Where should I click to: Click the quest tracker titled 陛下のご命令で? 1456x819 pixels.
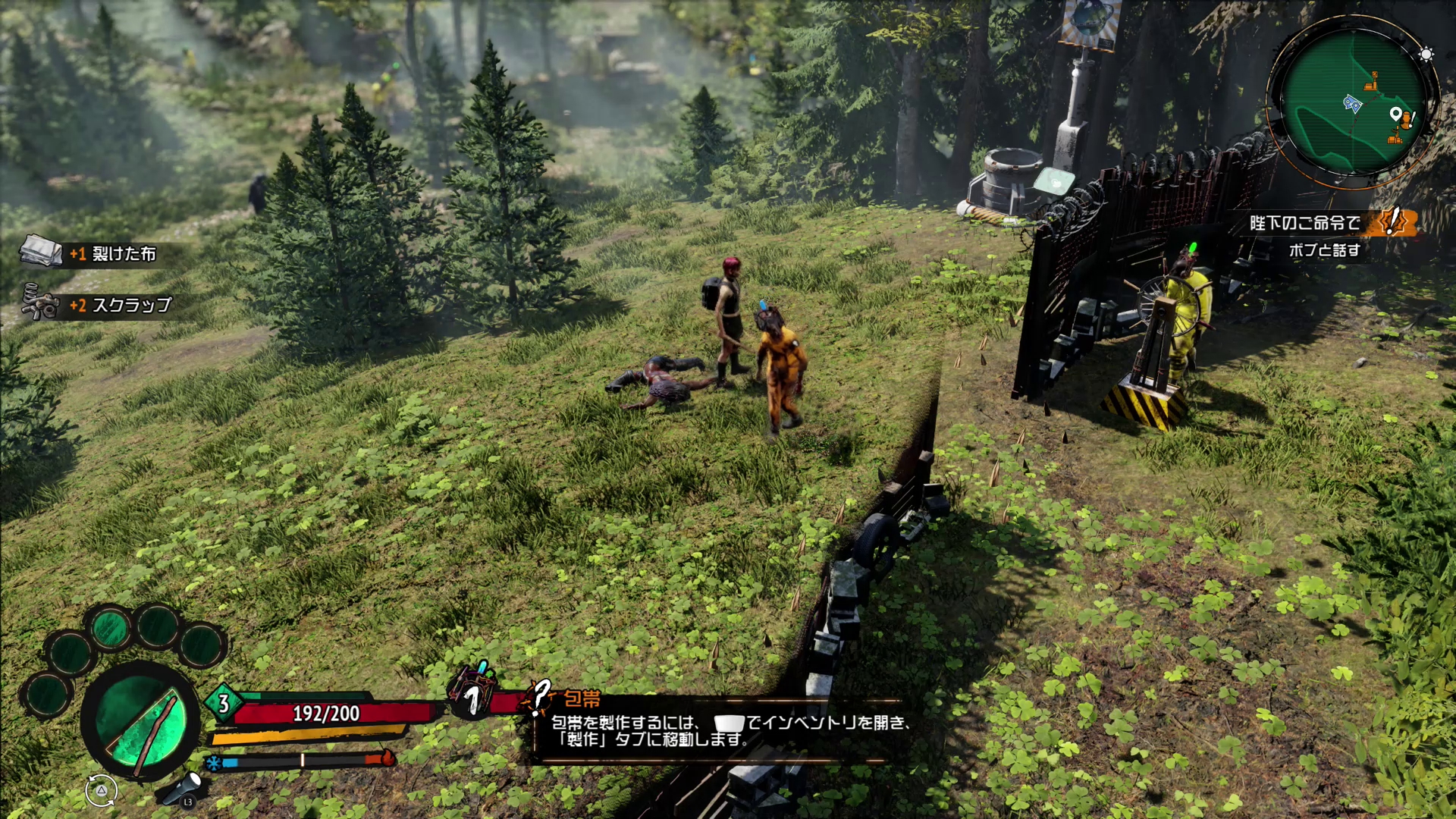point(1304,223)
